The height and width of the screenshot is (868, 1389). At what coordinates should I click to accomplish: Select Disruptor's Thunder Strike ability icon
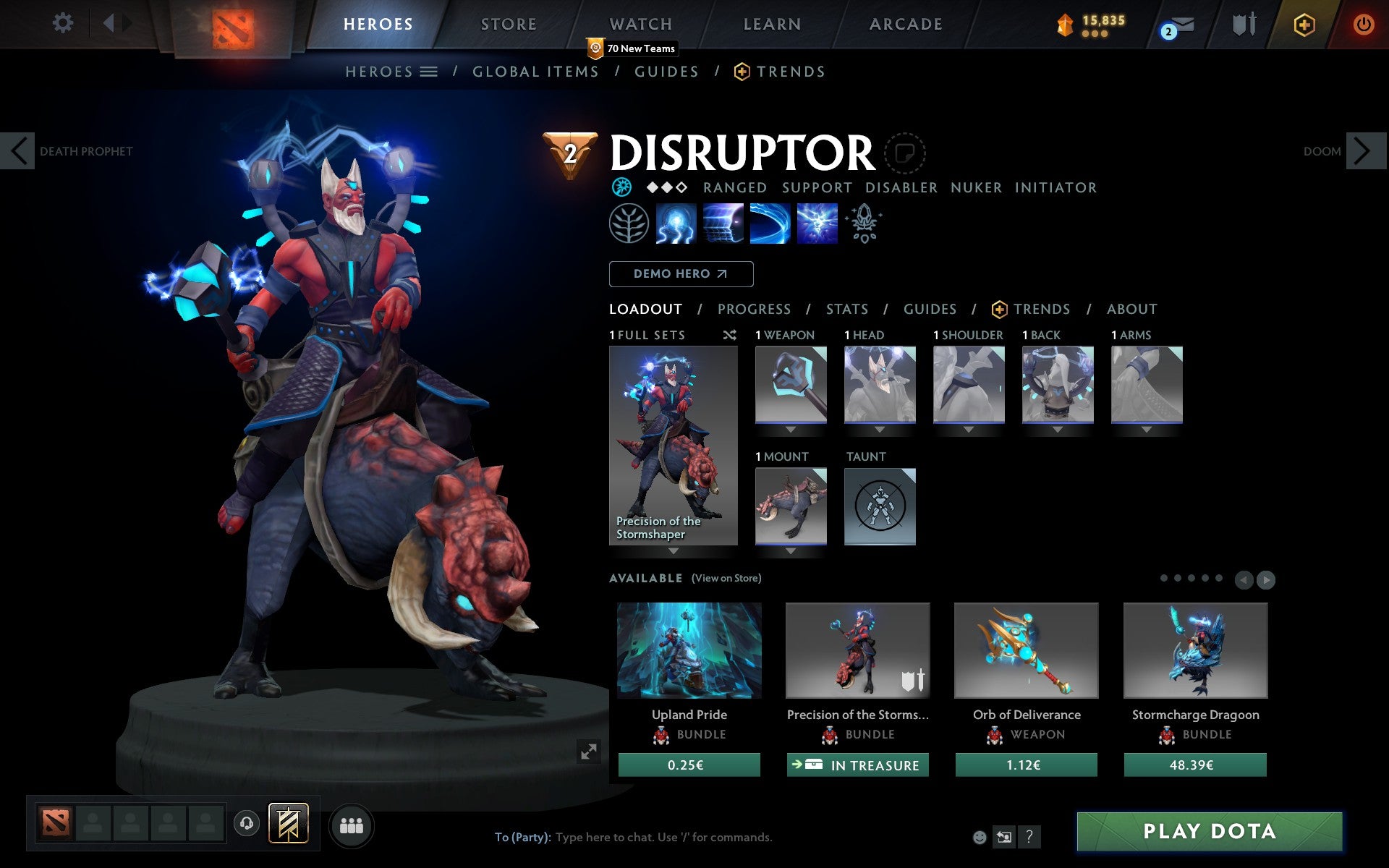click(676, 224)
